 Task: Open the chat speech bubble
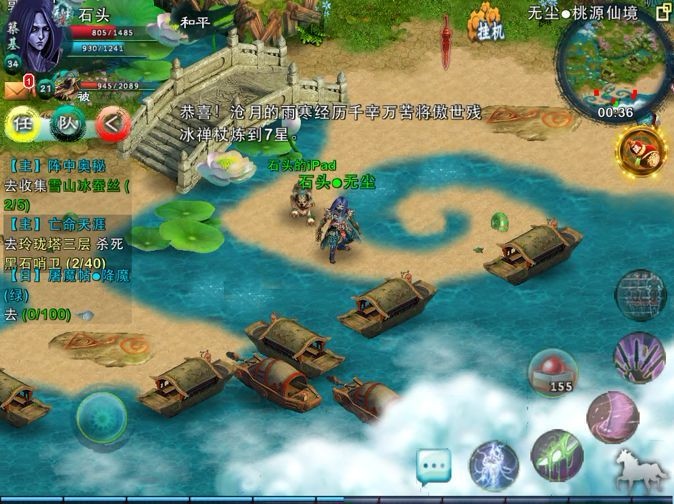[x=434, y=465]
